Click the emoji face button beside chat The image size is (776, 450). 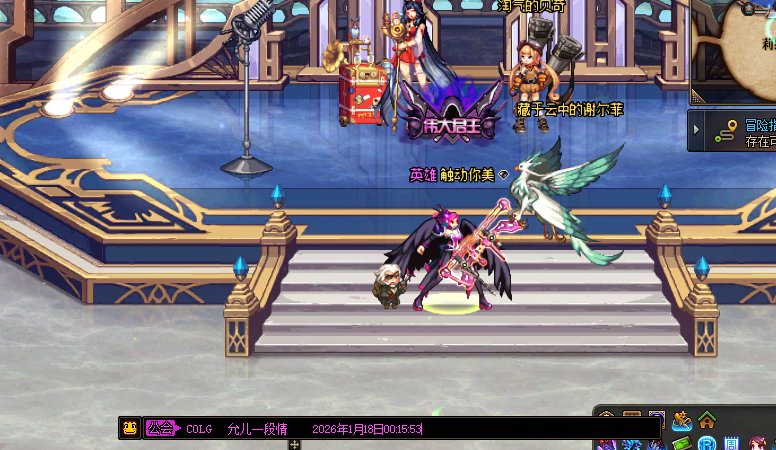[129, 428]
